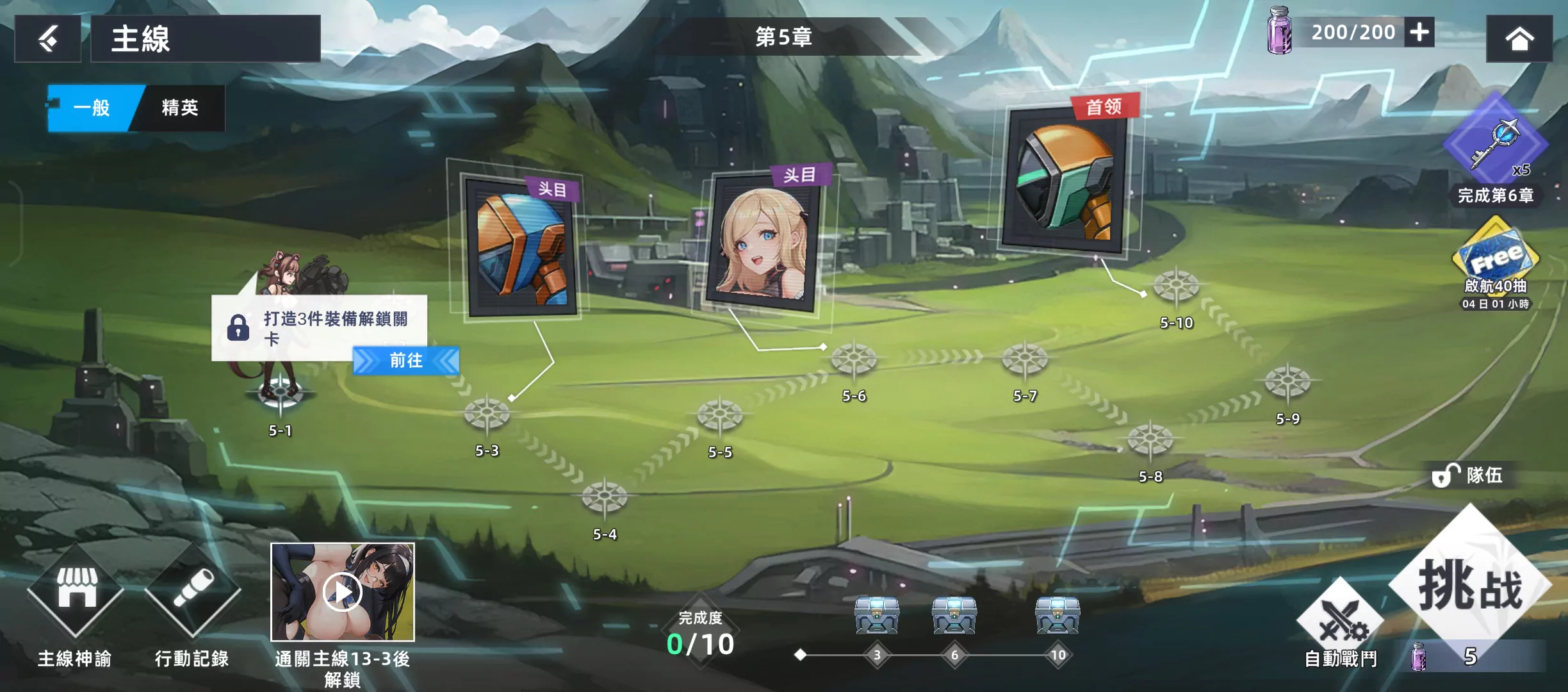
Task: Switch to the 精英 difficulty tab
Action: click(x=180, y=108)
